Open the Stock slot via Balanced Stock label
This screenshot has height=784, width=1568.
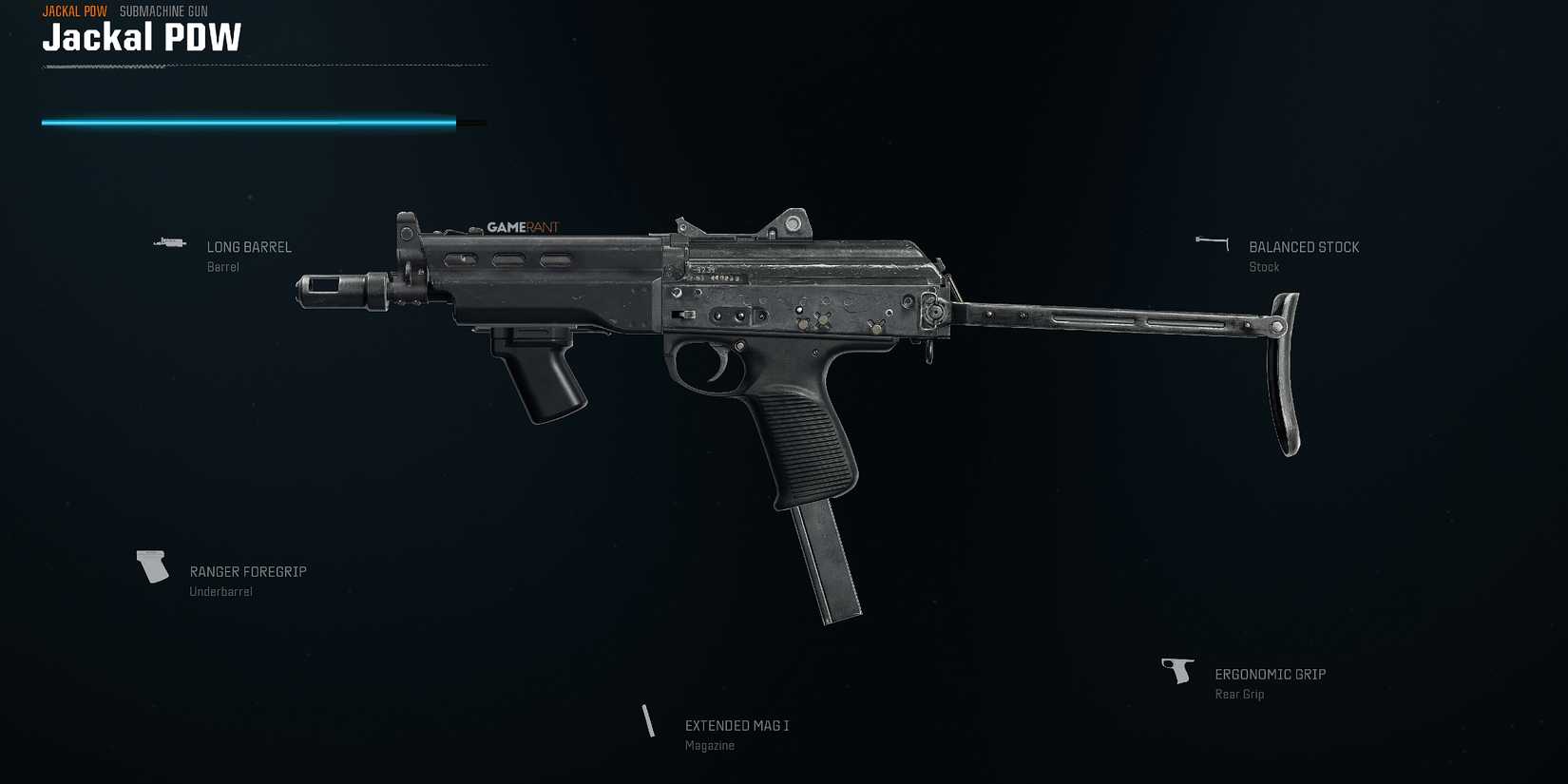click(1304, 247)
